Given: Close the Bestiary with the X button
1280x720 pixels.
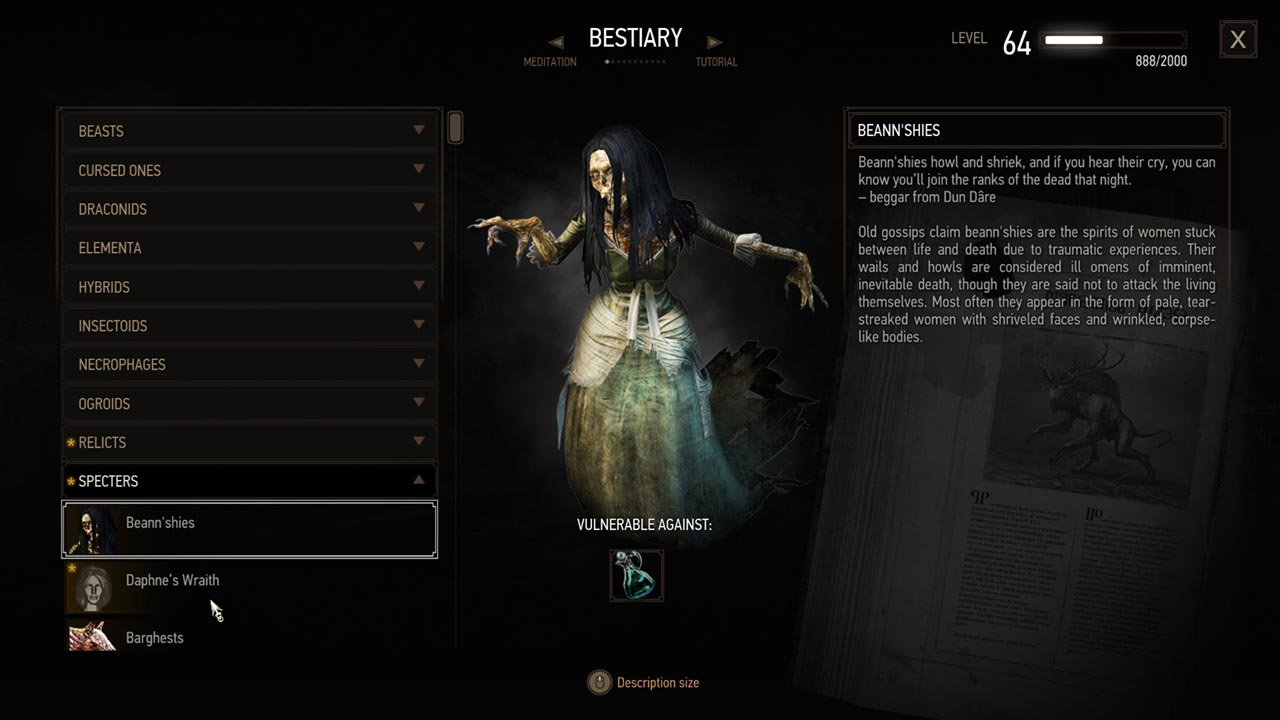Looking at the screenshot, I should coord(1238,39).
